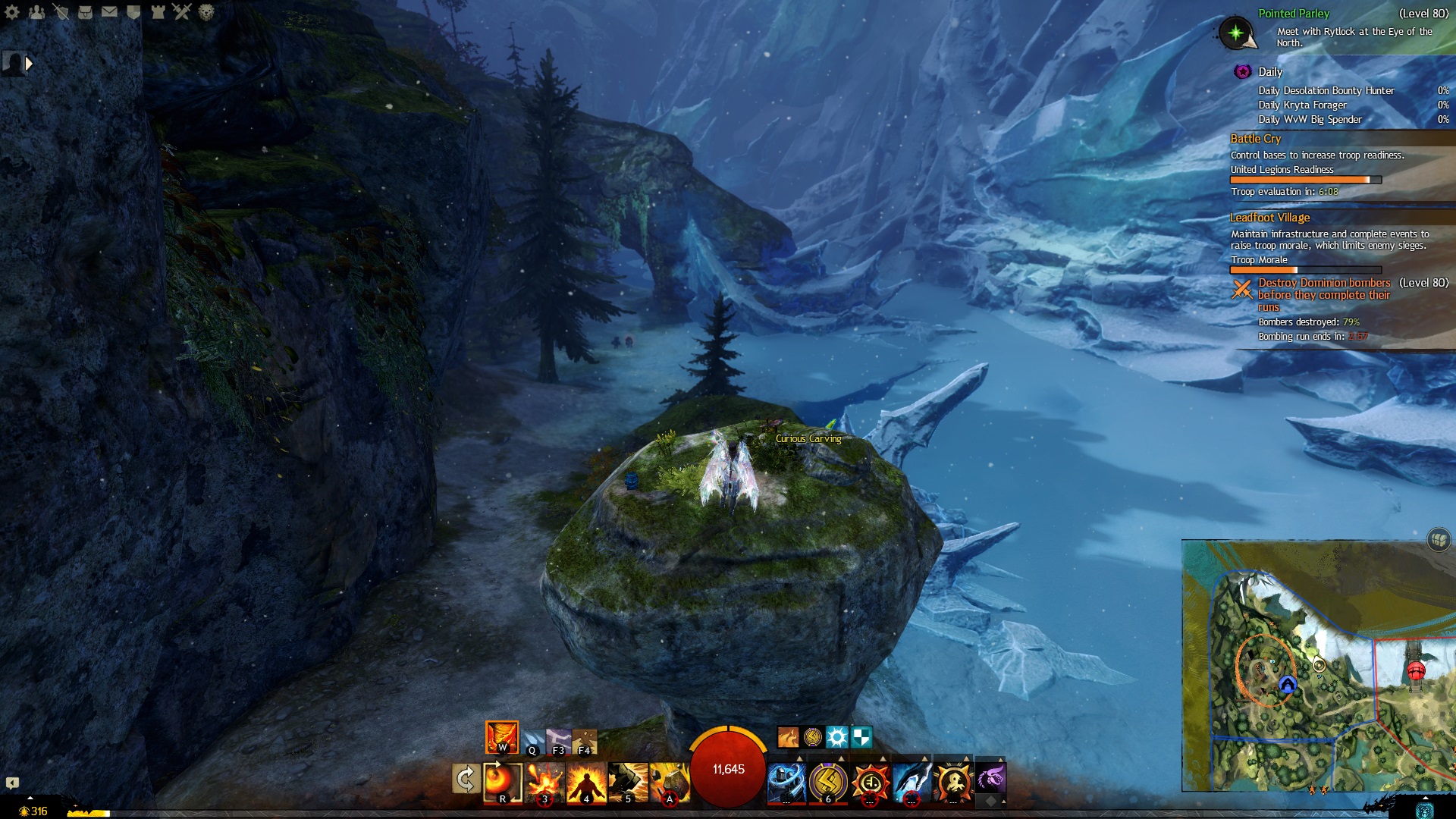This screenshot has height=819, width=1456.
Task: Open the contacts and LFG people icon
Action: click(x=36, y=12)
